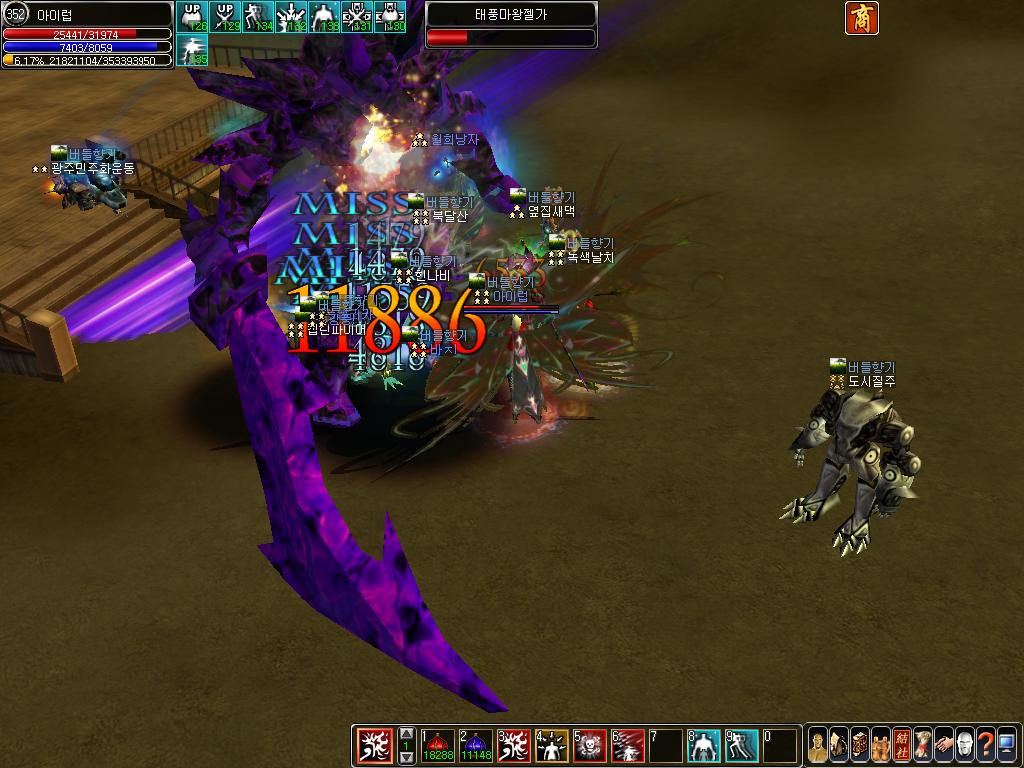Image resolution: width=1024 pixels, height=768 pixels.
Task: Open the red guild kanji icon
Action: pos(902,746)
